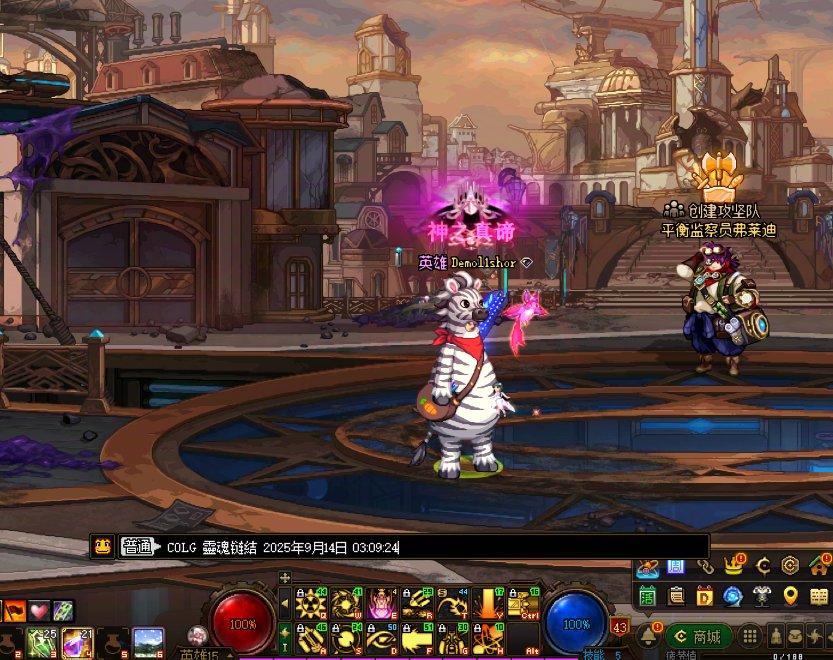Viewport: 833px width, 660px height.
Task: Click the chain link icon
Action: pyautogui.click(x=705, y=567)
